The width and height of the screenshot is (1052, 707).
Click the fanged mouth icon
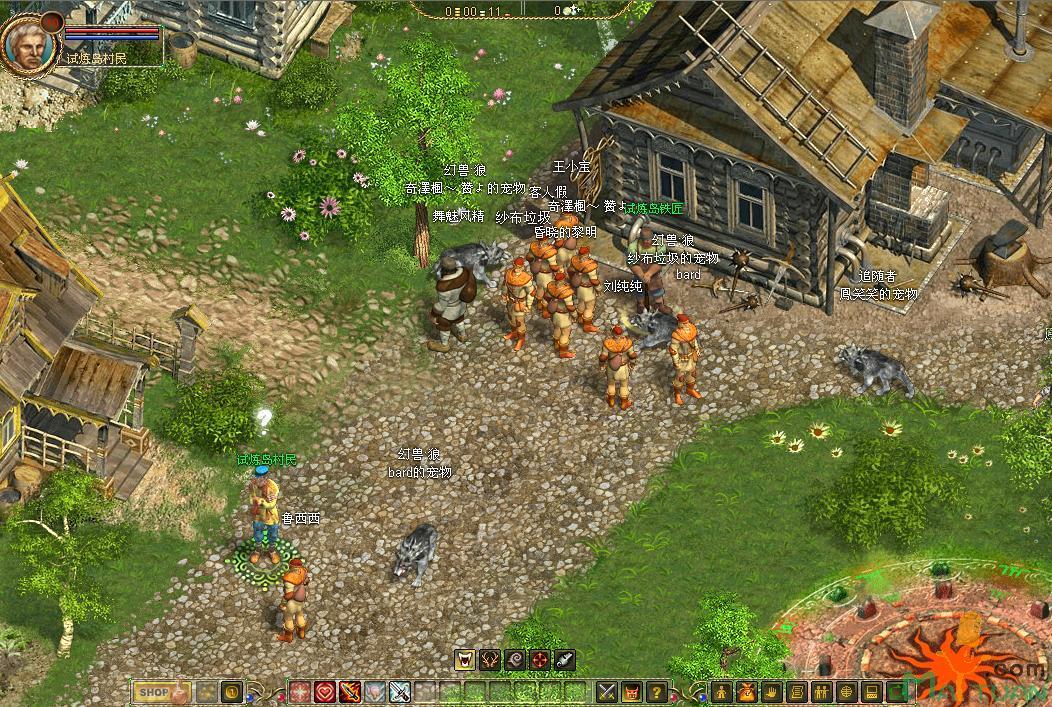click(x=465, y=659)
